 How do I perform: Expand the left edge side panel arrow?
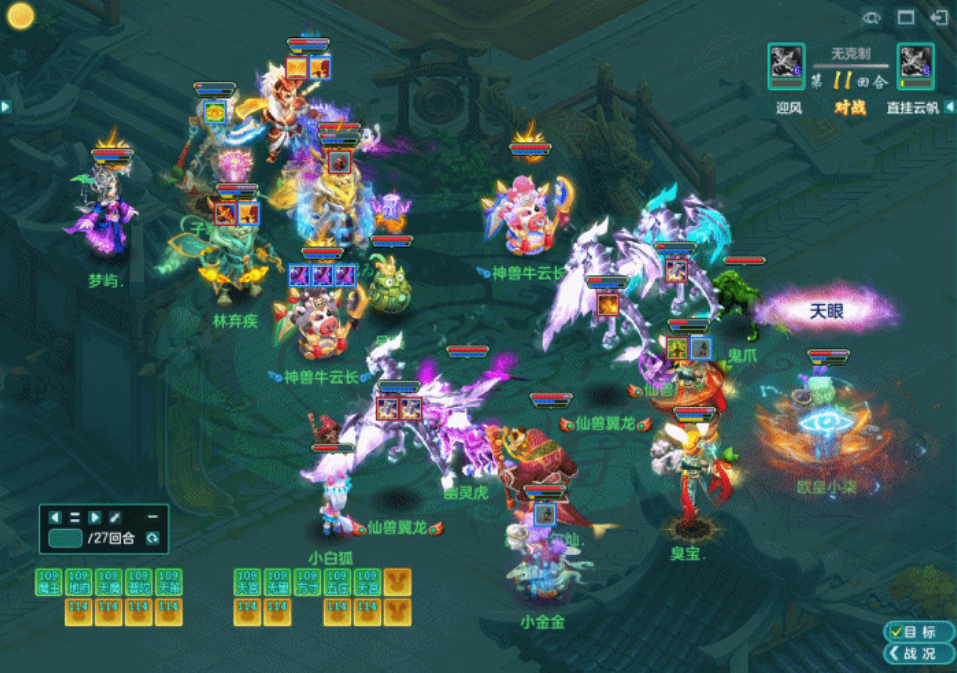5,106
